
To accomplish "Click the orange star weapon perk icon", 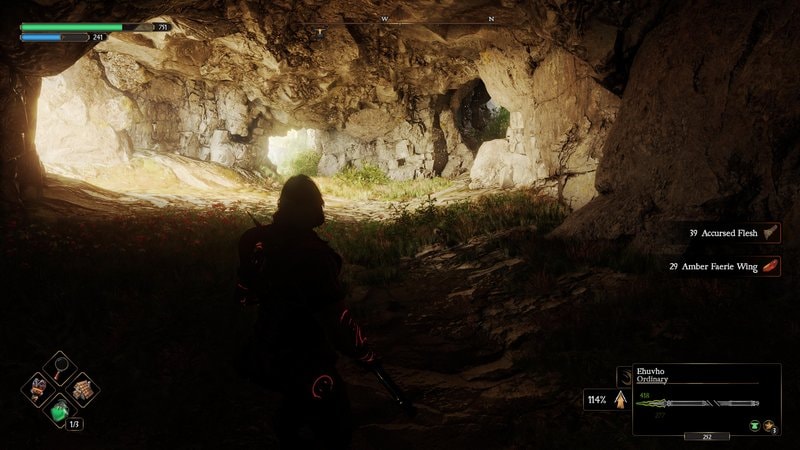I will [x=769, y=425].
